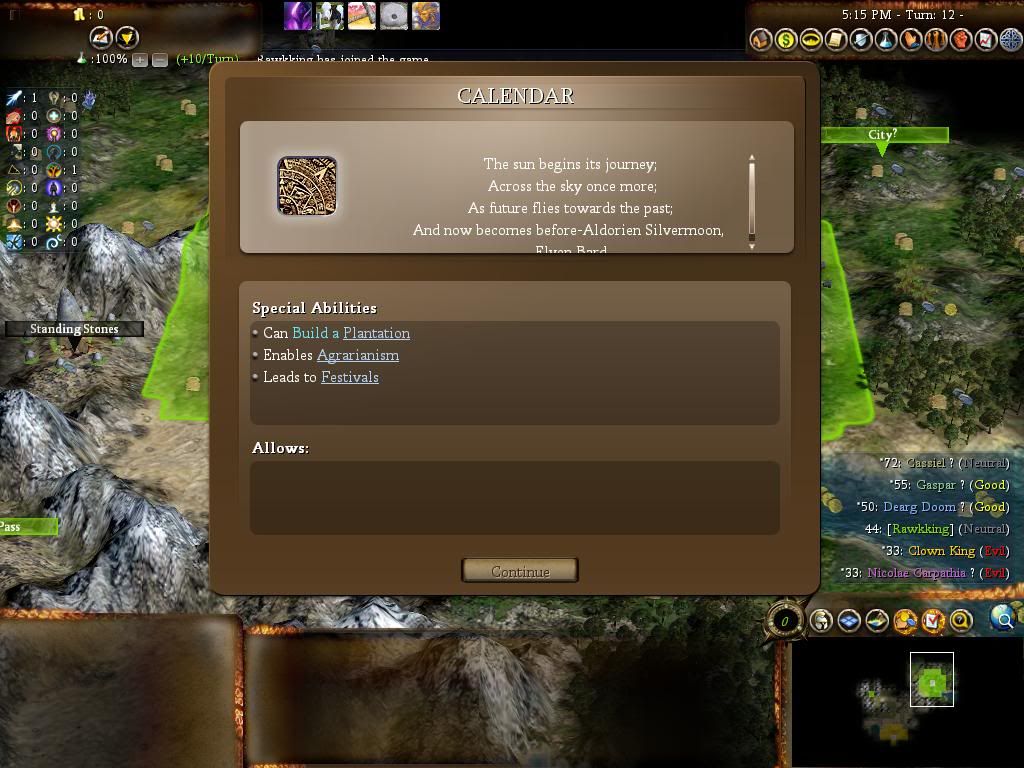
Task: Click the minimap
Action: 905,700
